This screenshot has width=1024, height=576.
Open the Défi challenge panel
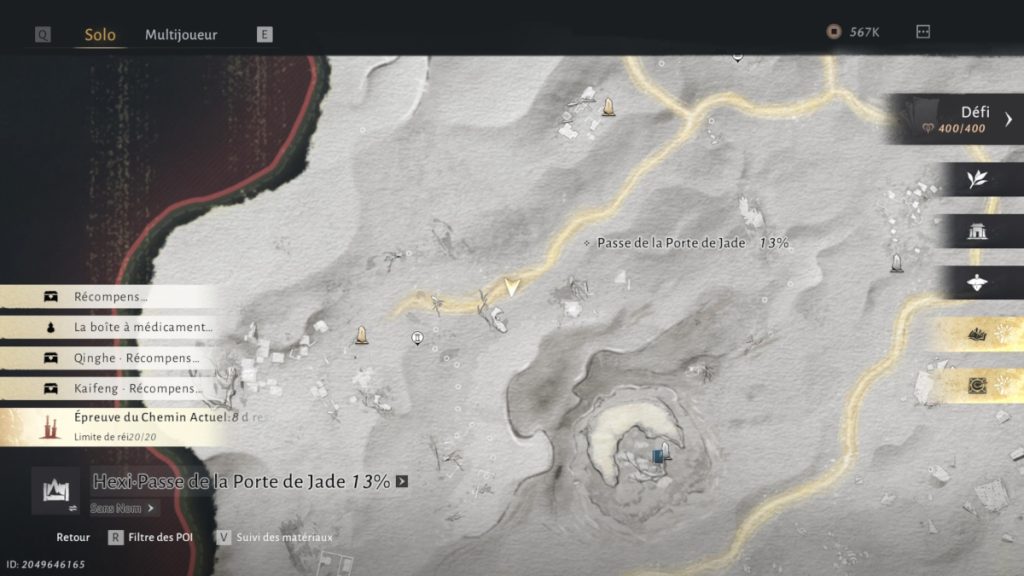[958, 120]
